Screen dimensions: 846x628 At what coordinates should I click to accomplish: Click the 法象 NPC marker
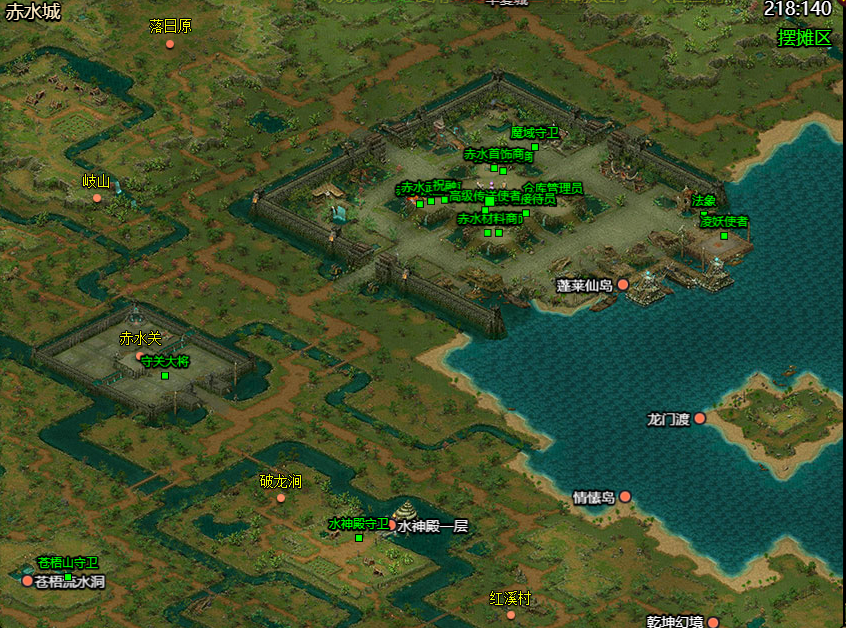pyautogui.click(x=704, y=213)
